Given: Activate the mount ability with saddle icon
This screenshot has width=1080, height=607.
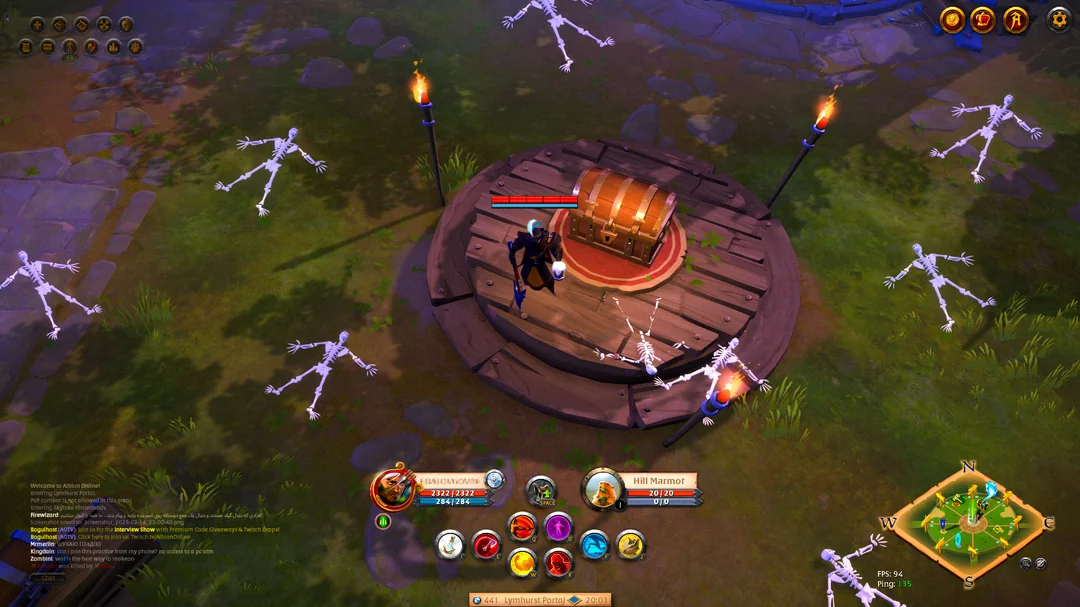Looking at the screenshot, I should click(541, 490).
